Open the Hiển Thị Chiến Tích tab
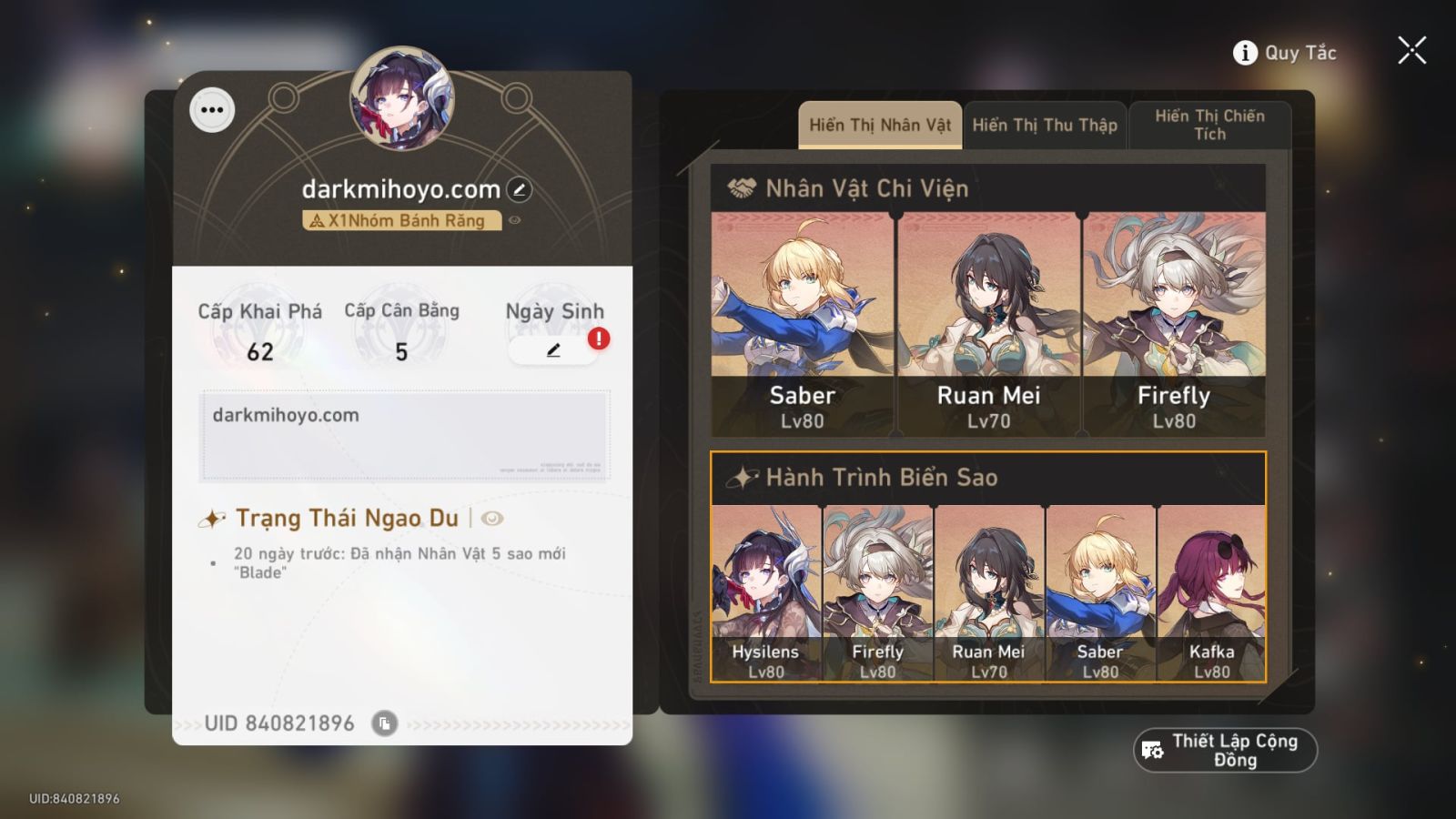Viewport: 1456px width, 819px height. (1209, 125)
